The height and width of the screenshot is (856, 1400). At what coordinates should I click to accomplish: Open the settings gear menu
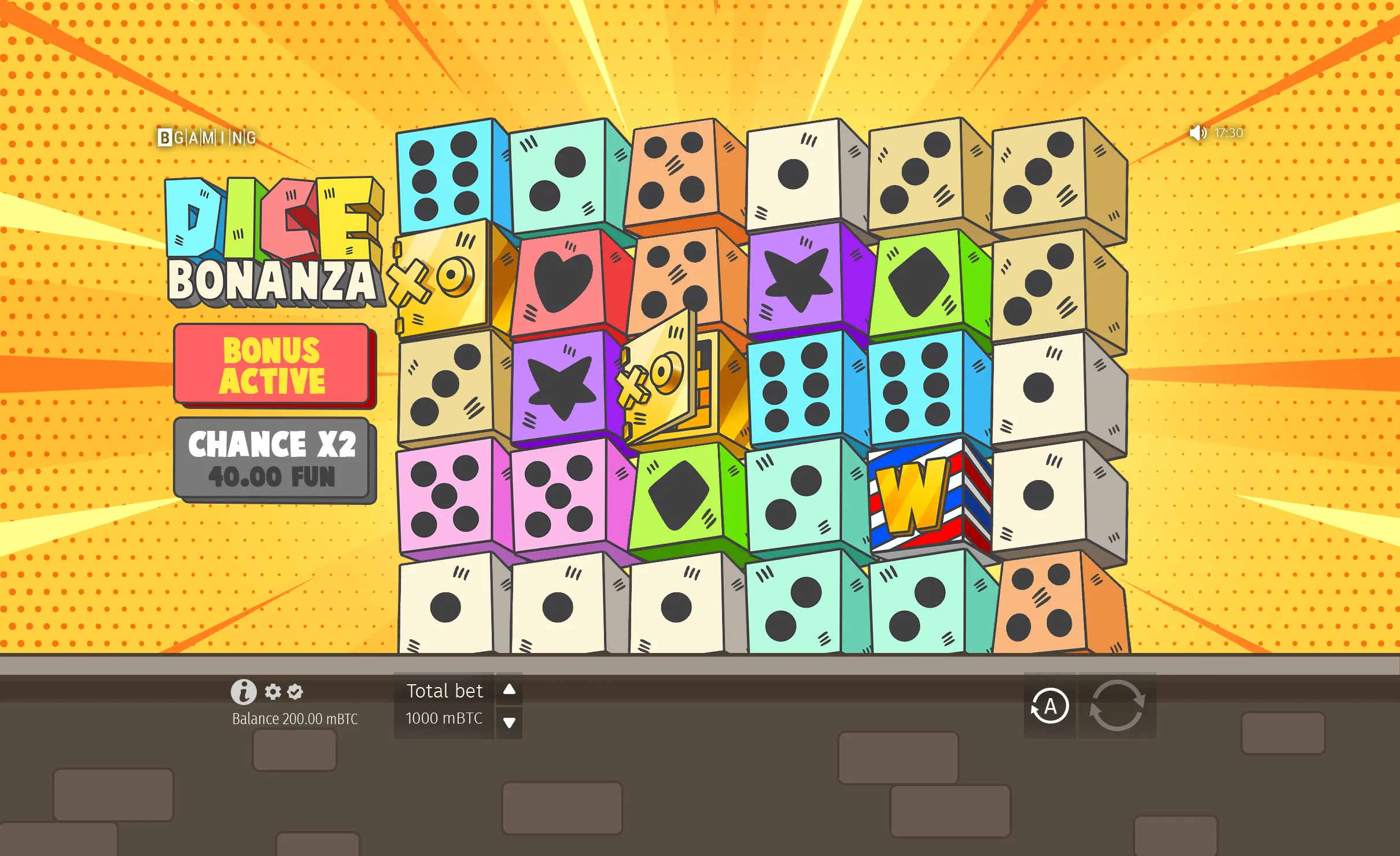pos(272,692)
